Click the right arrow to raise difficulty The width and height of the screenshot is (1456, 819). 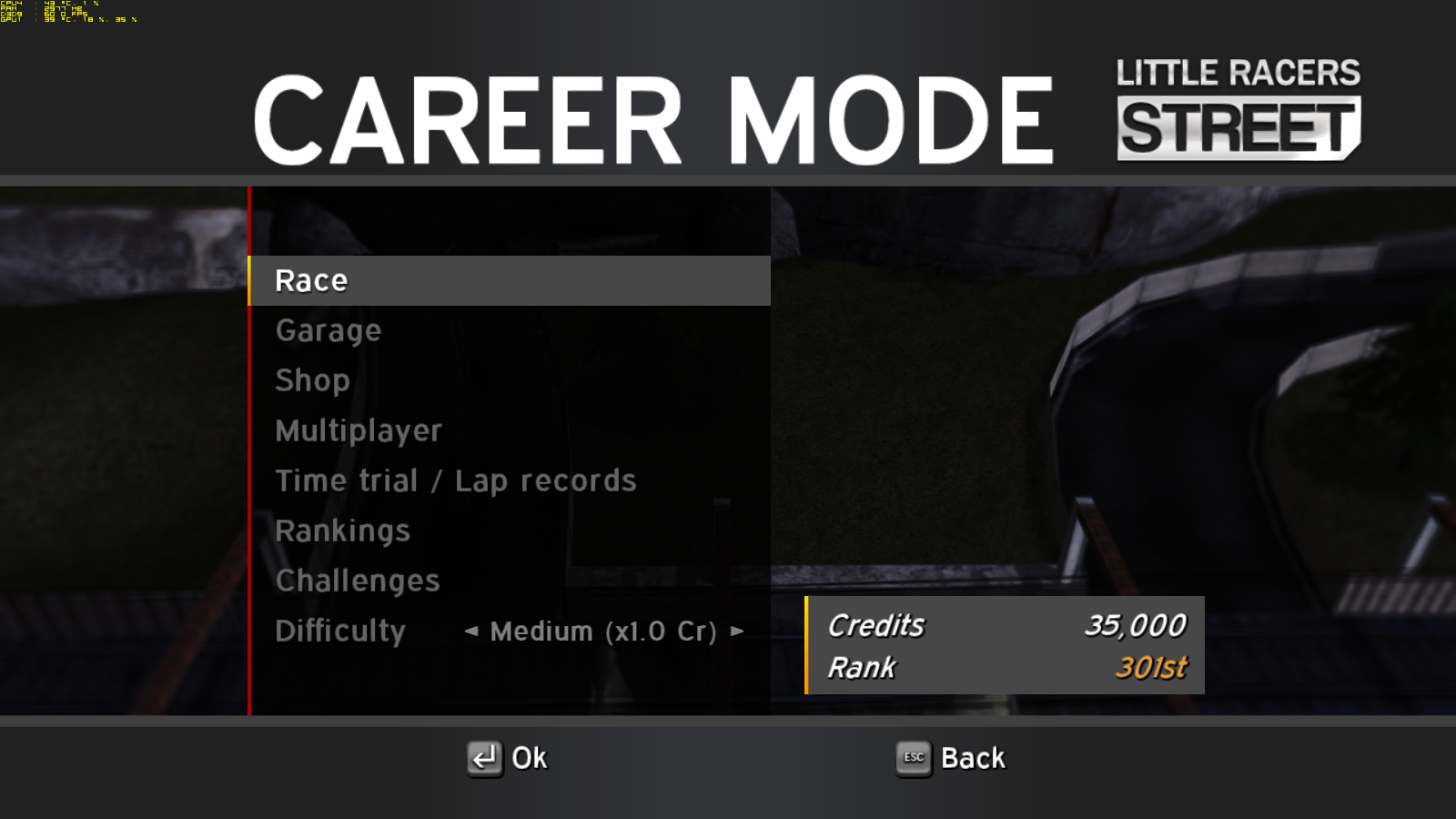click(x=737, y=631)
